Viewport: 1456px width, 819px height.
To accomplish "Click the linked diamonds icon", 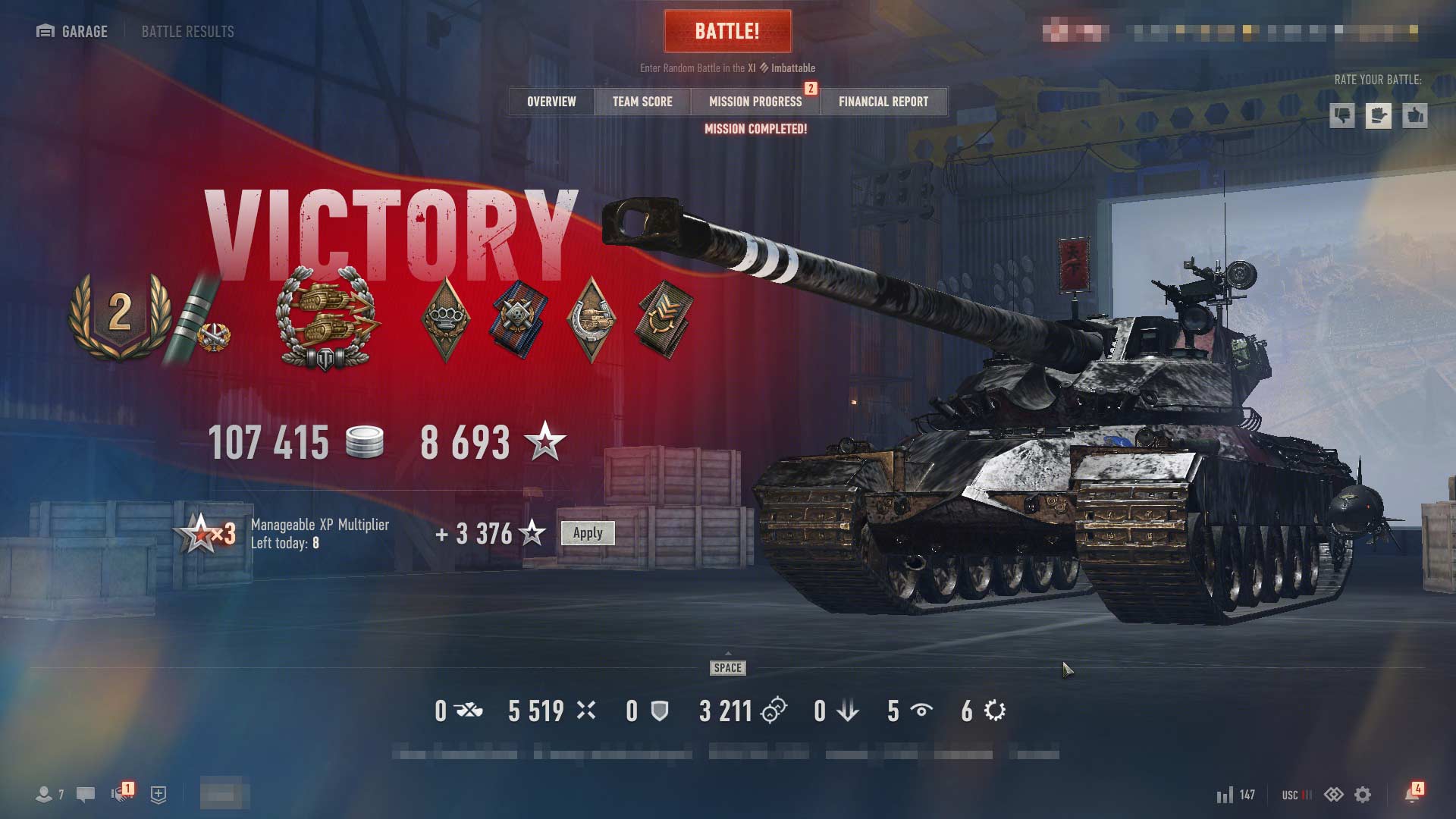I will coord(1333,795).
